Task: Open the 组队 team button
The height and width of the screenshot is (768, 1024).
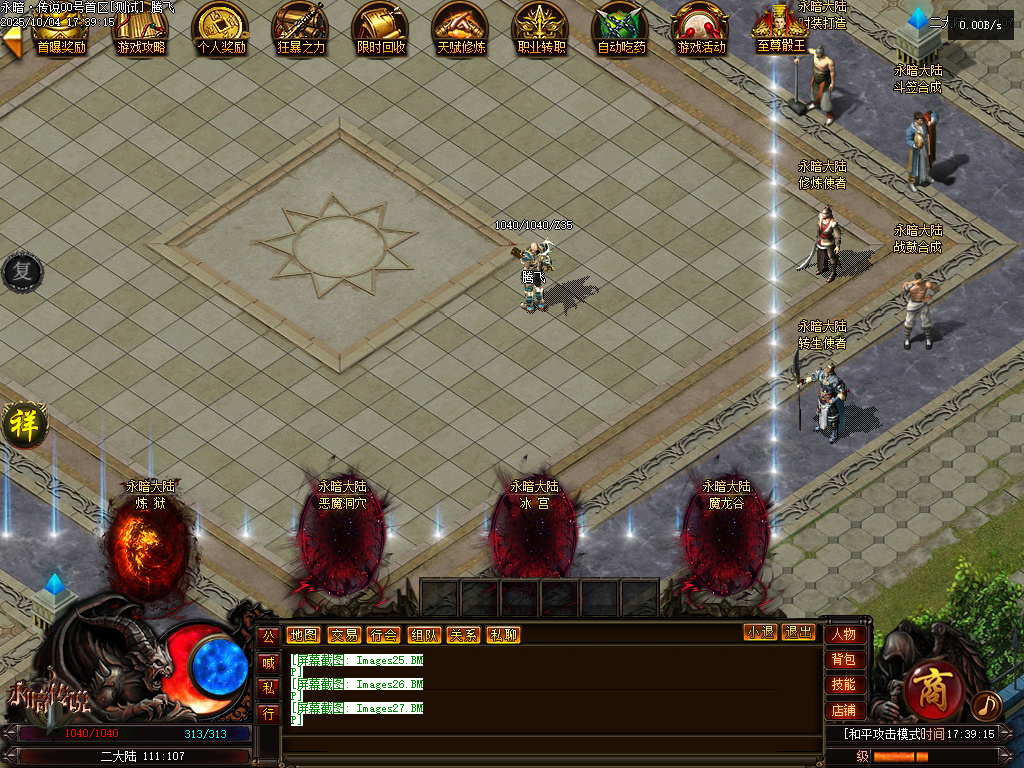Action: click(424, 634)
